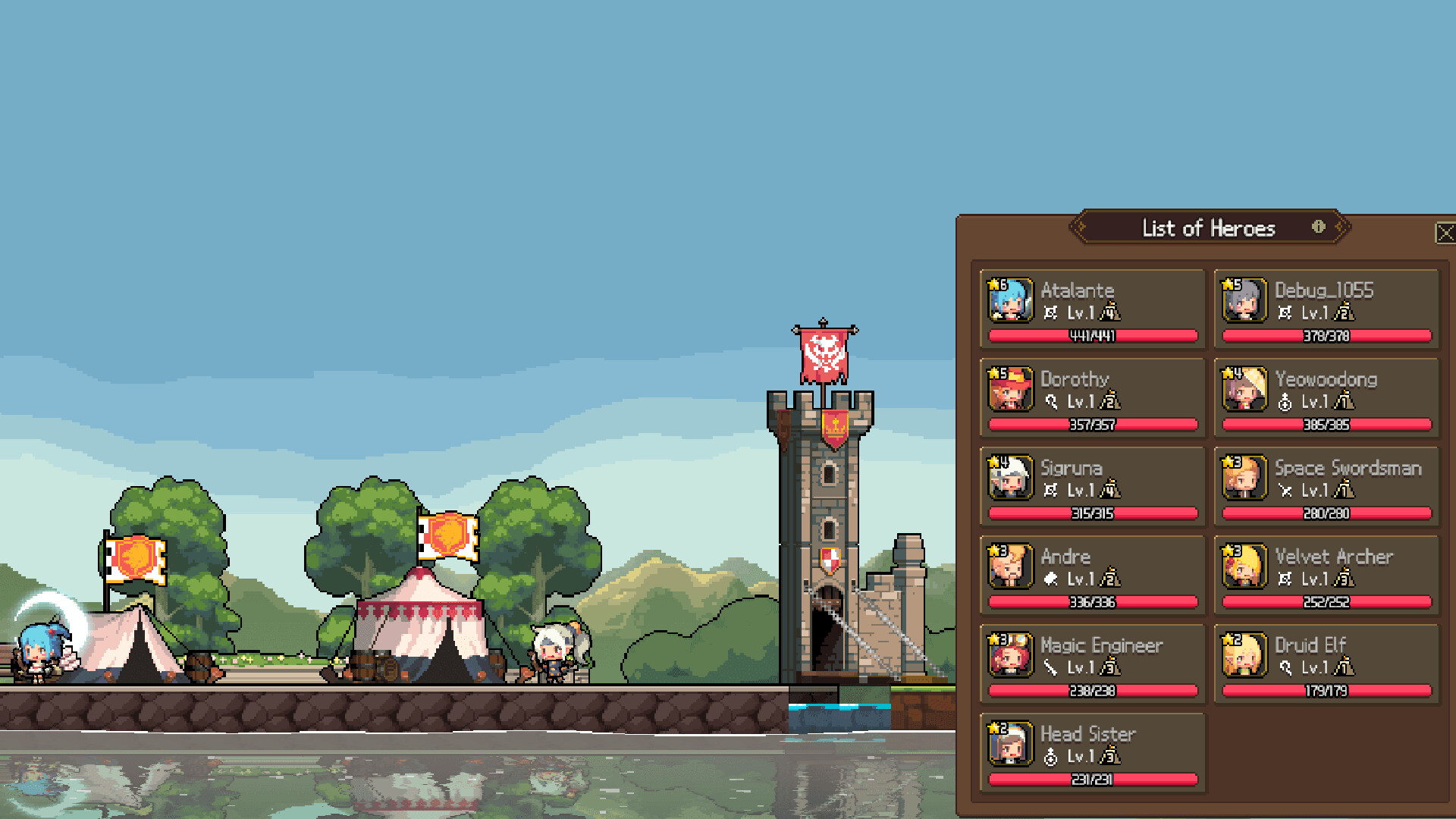This screenshot has width=1456, height=819.
Task: Click the star rating badge on Druid Elf
Action: (x=1231, y=638)
